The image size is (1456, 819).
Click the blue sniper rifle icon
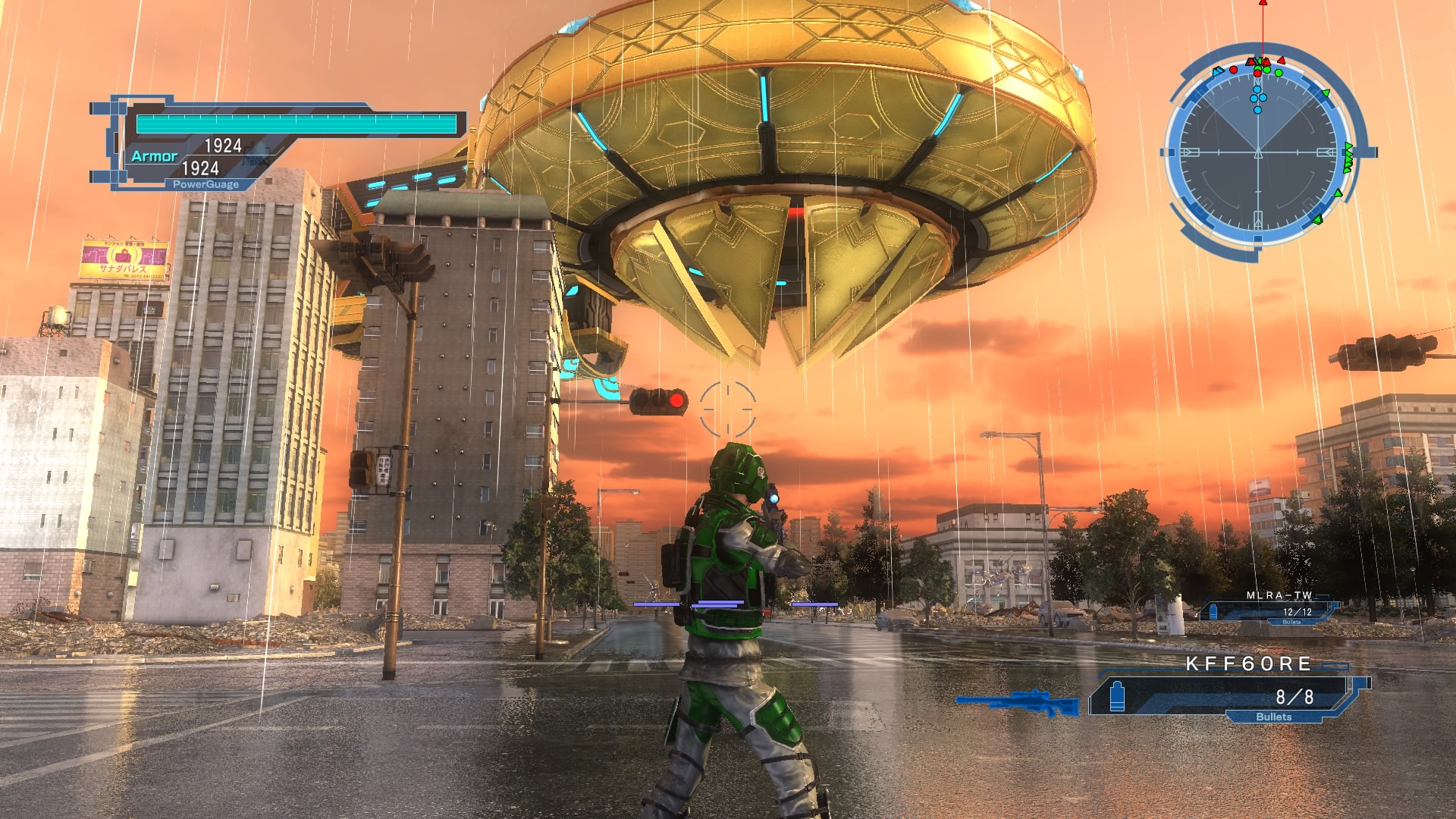[x=1018, y=702]
